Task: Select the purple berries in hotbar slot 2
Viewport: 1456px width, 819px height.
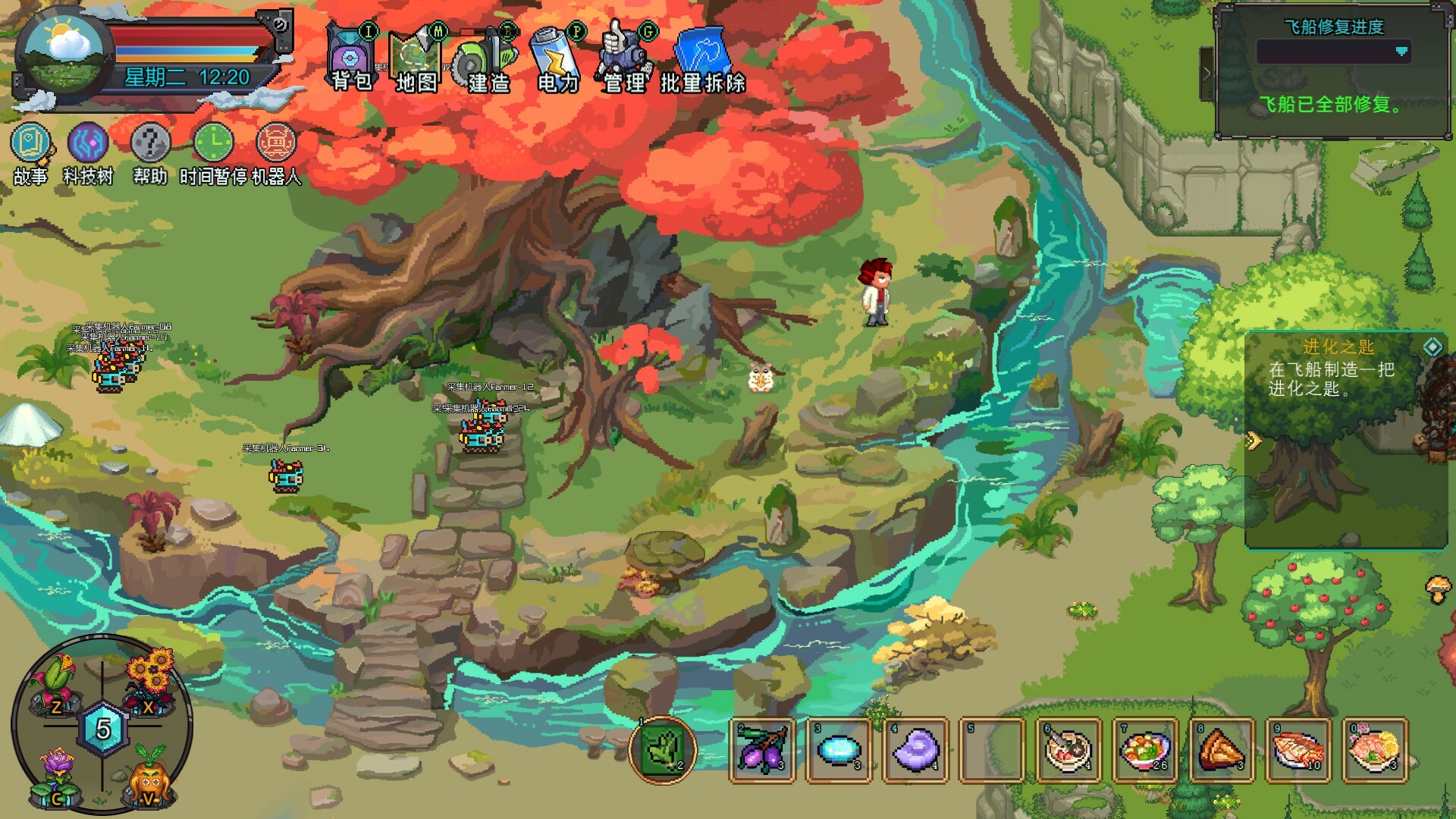Action: click(x=763, y=753)
